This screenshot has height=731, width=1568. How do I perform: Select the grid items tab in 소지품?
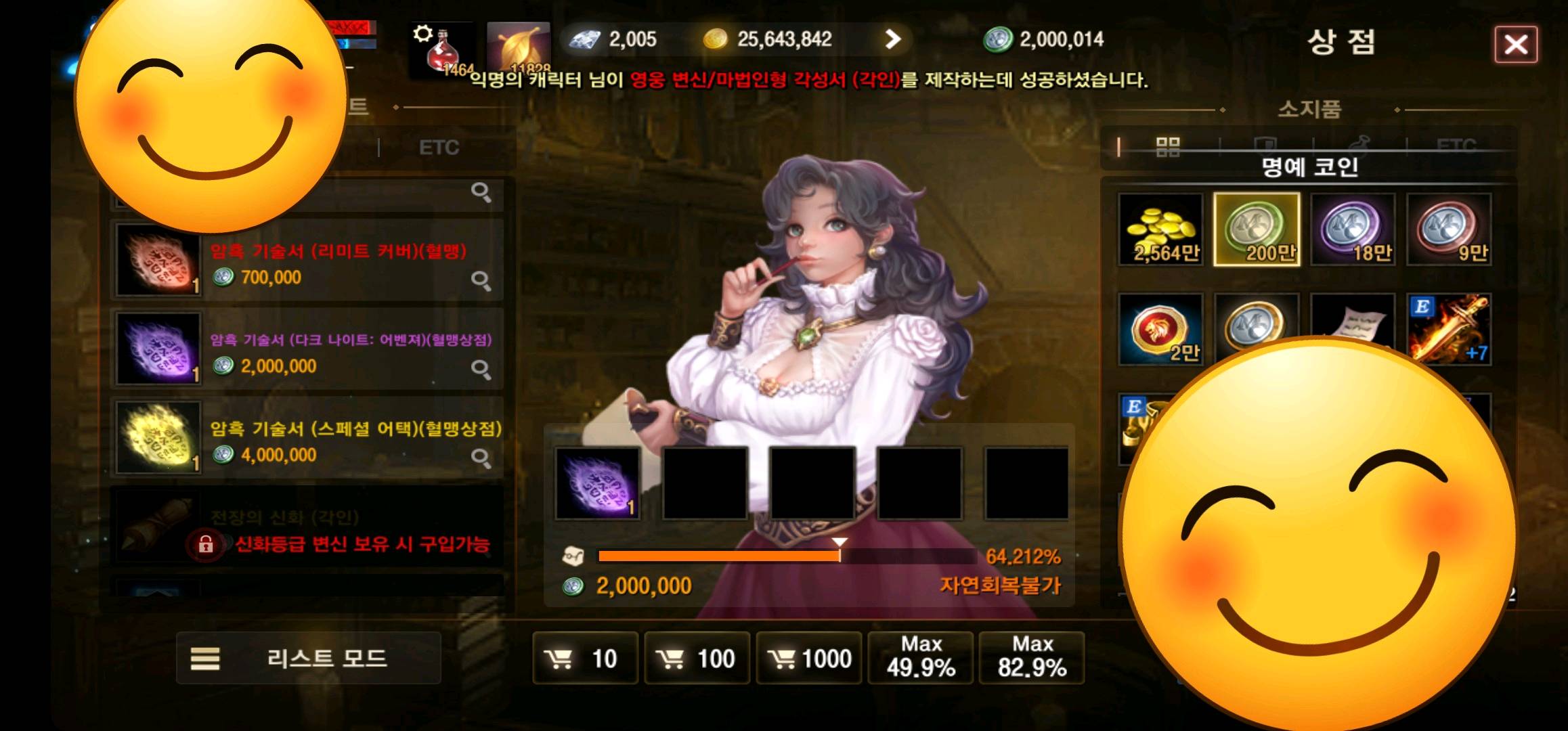pyautogui.click(x=1170, y=146)
